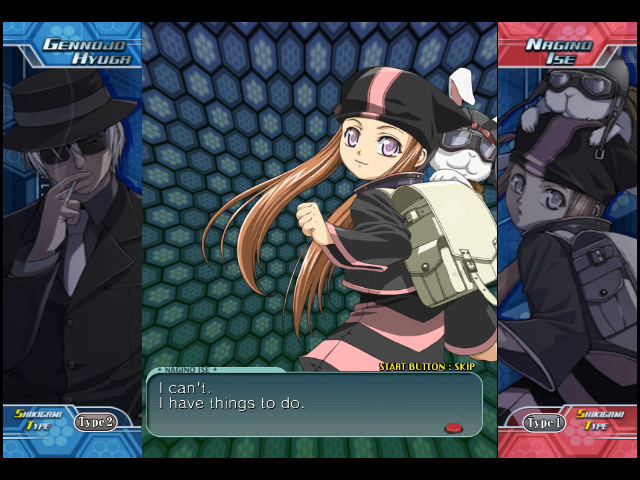Viewport: 640px width, 480px height.
Task: Click the red continue indicator in dialogue box
Action: pyautogui.click(x=453, y=427)
